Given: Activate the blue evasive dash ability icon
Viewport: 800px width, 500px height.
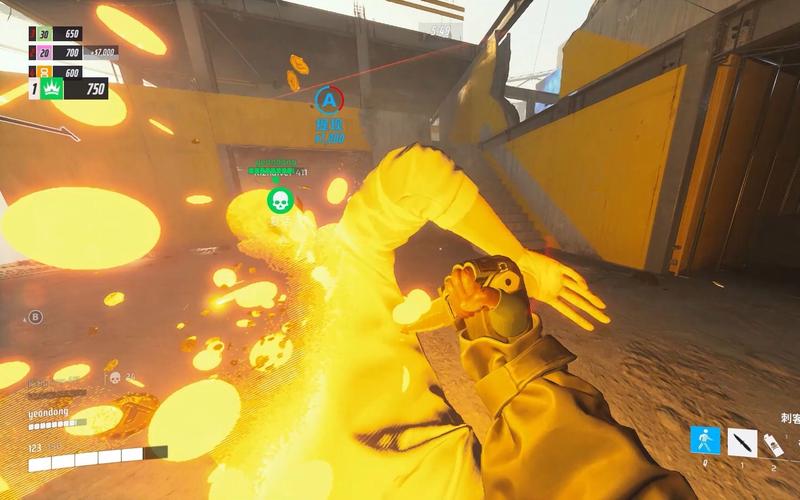Looking at the screenshot, I should click(705, 441).
